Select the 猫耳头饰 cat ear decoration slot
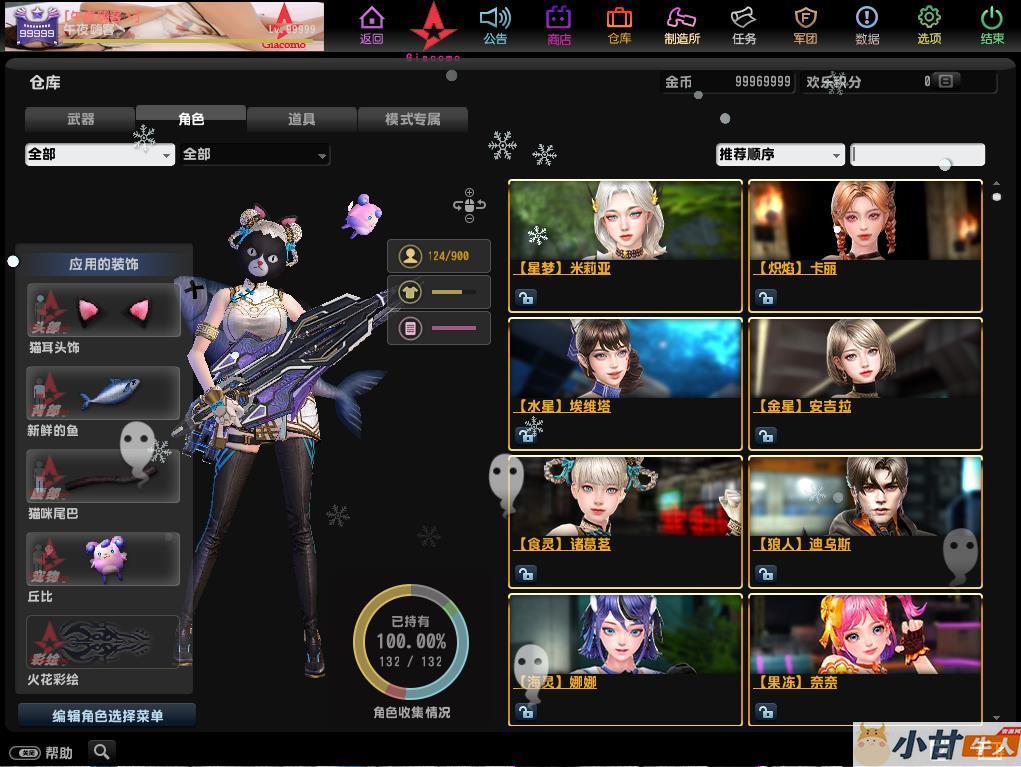This screenshot has width=1021, height=767. [x=104, y=311]
